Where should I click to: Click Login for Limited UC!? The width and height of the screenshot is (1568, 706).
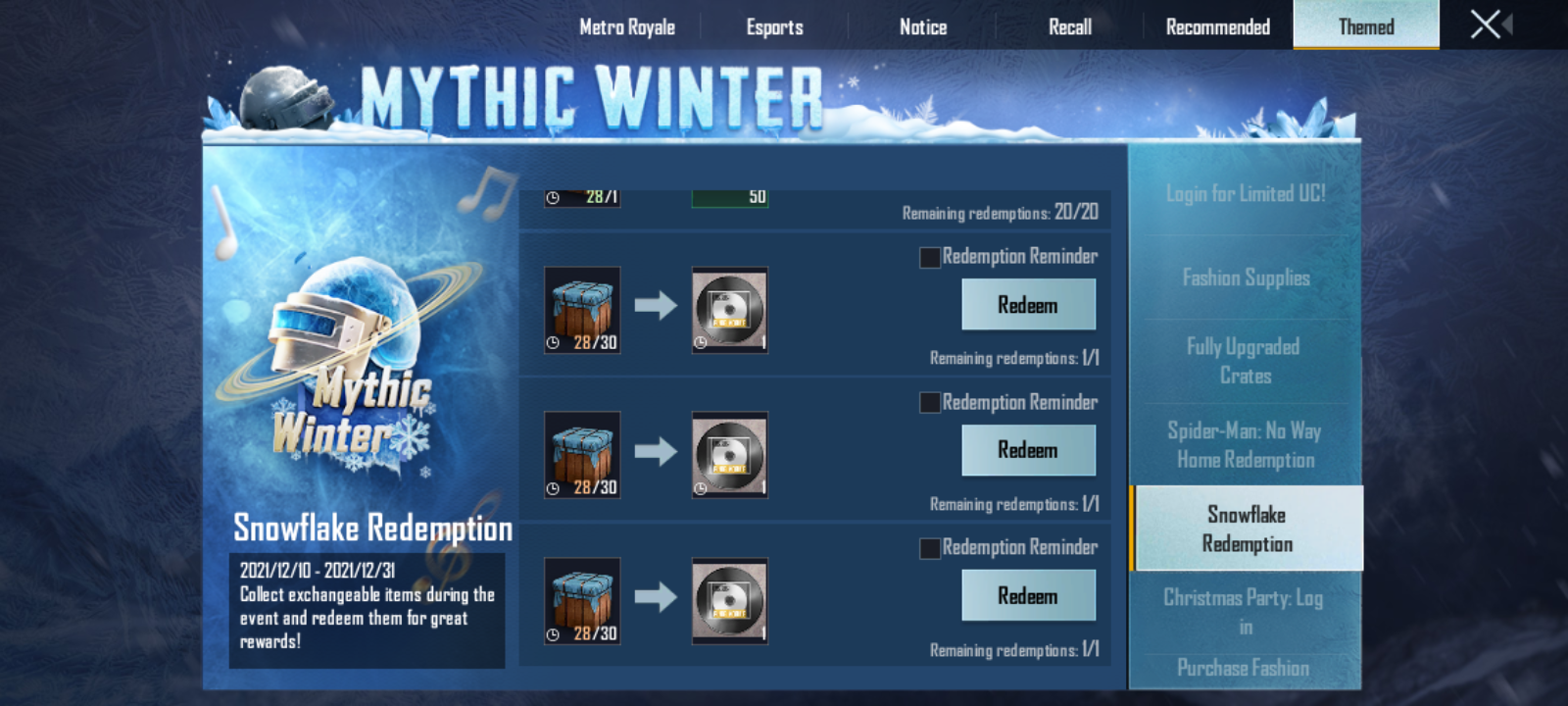(1245, 193)
